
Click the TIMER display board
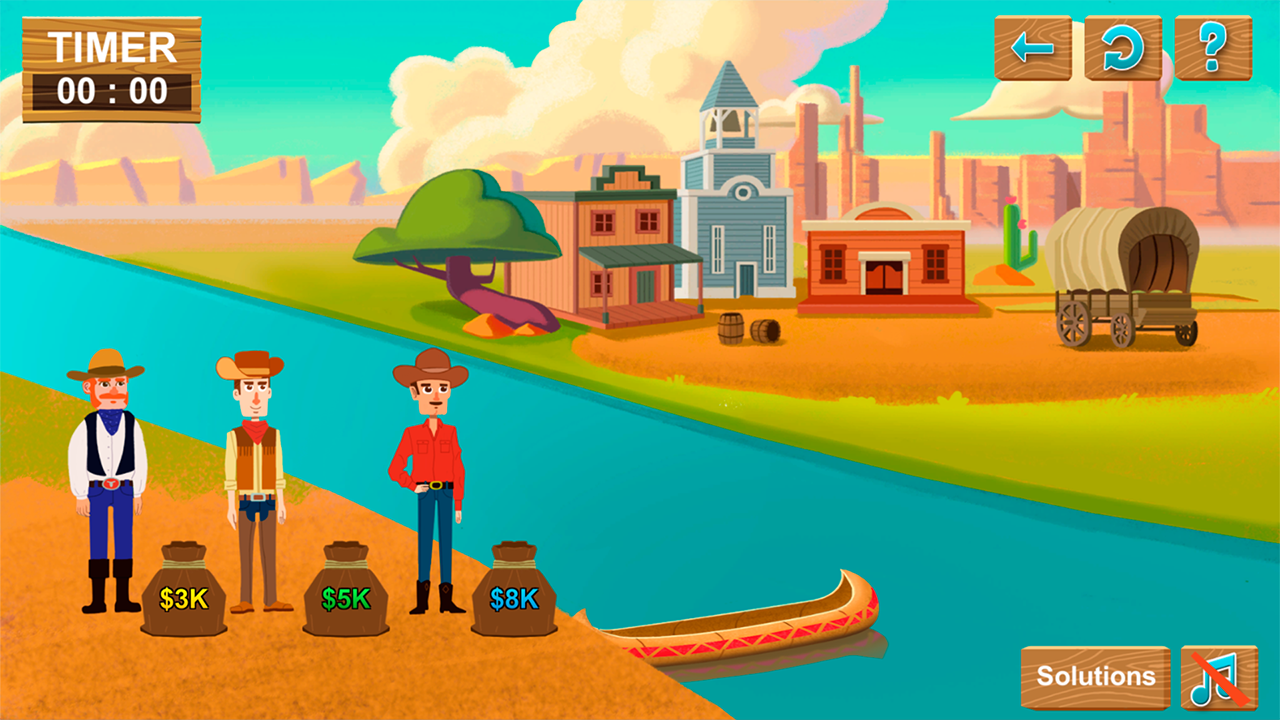(113, 68)
